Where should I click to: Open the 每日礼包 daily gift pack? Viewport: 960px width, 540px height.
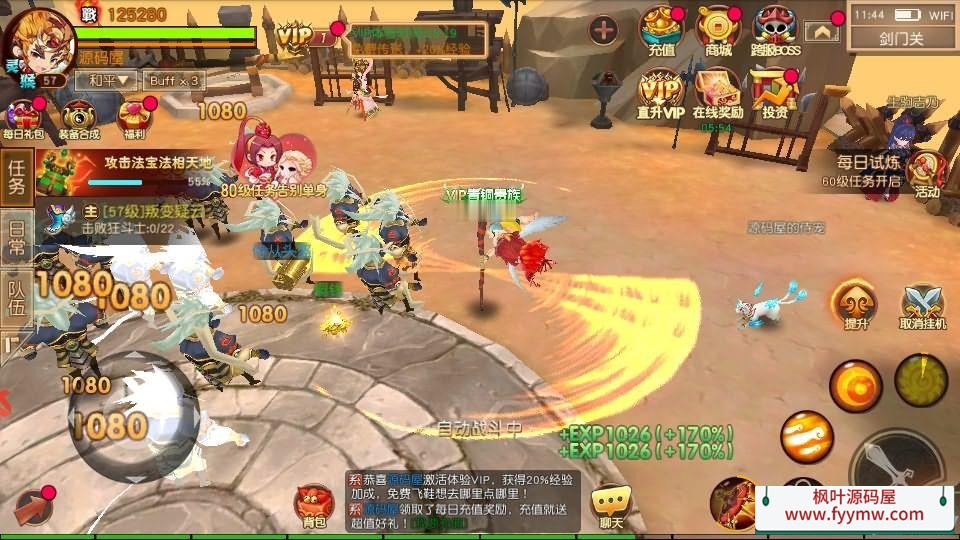[22, 118]
